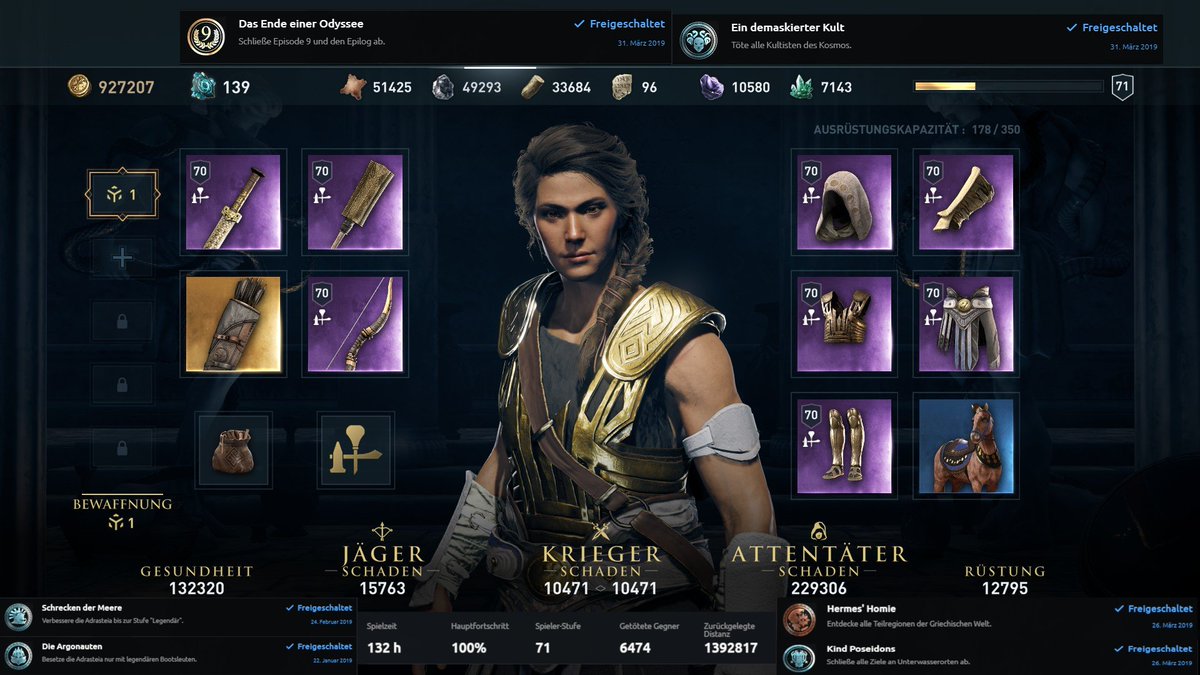Click the slot beside the leather pouch

[x=355, y=447]
